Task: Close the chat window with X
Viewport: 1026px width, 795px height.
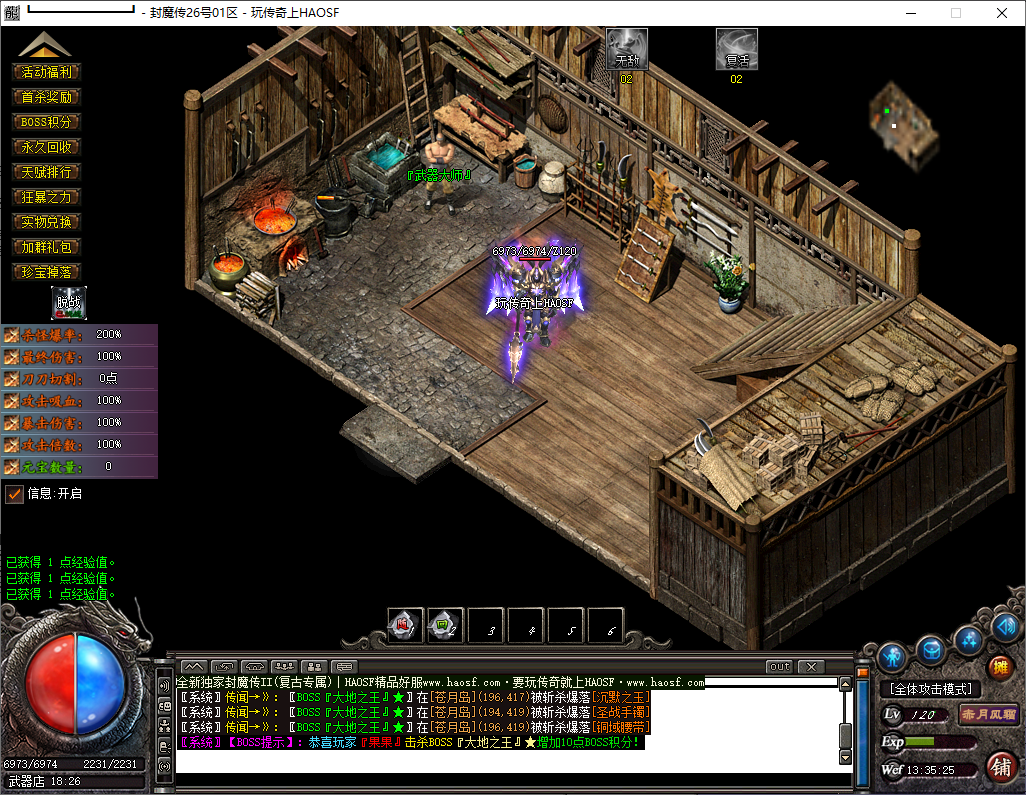Action: (x=811, y=667)
